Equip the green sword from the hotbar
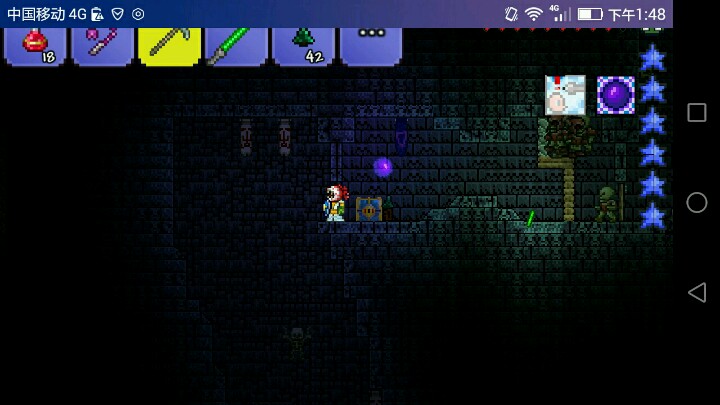720x405 pixels. (236, 46)
